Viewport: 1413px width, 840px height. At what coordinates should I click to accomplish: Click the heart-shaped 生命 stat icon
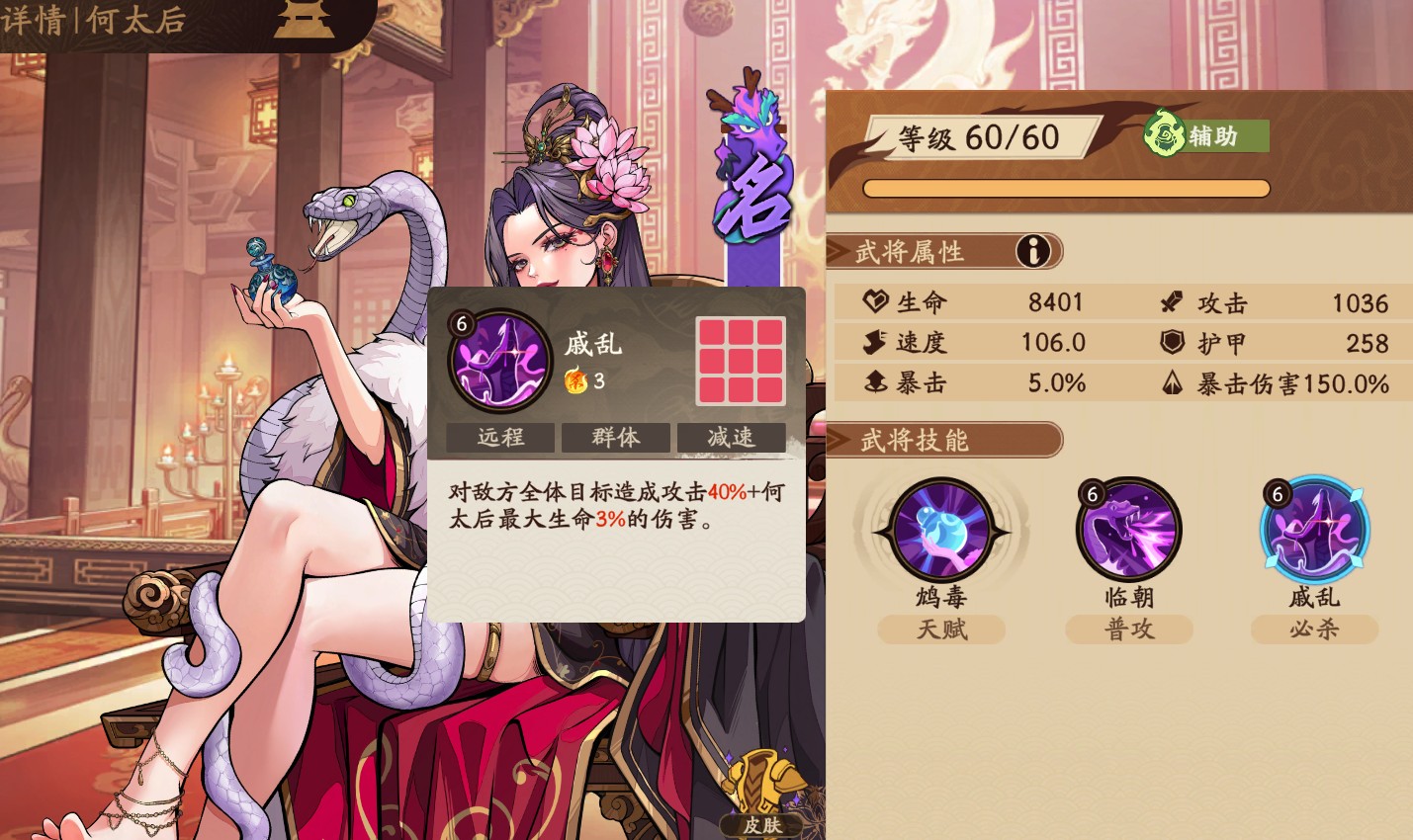tap(878, 302)
